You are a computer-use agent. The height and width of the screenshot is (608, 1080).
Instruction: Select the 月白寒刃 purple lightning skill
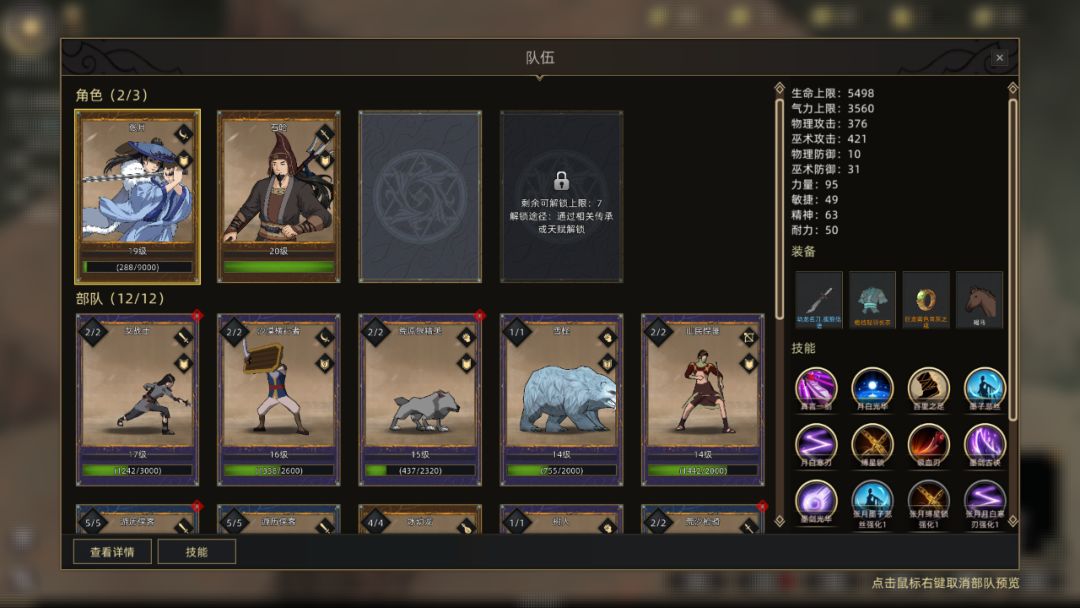pos(816,444)
